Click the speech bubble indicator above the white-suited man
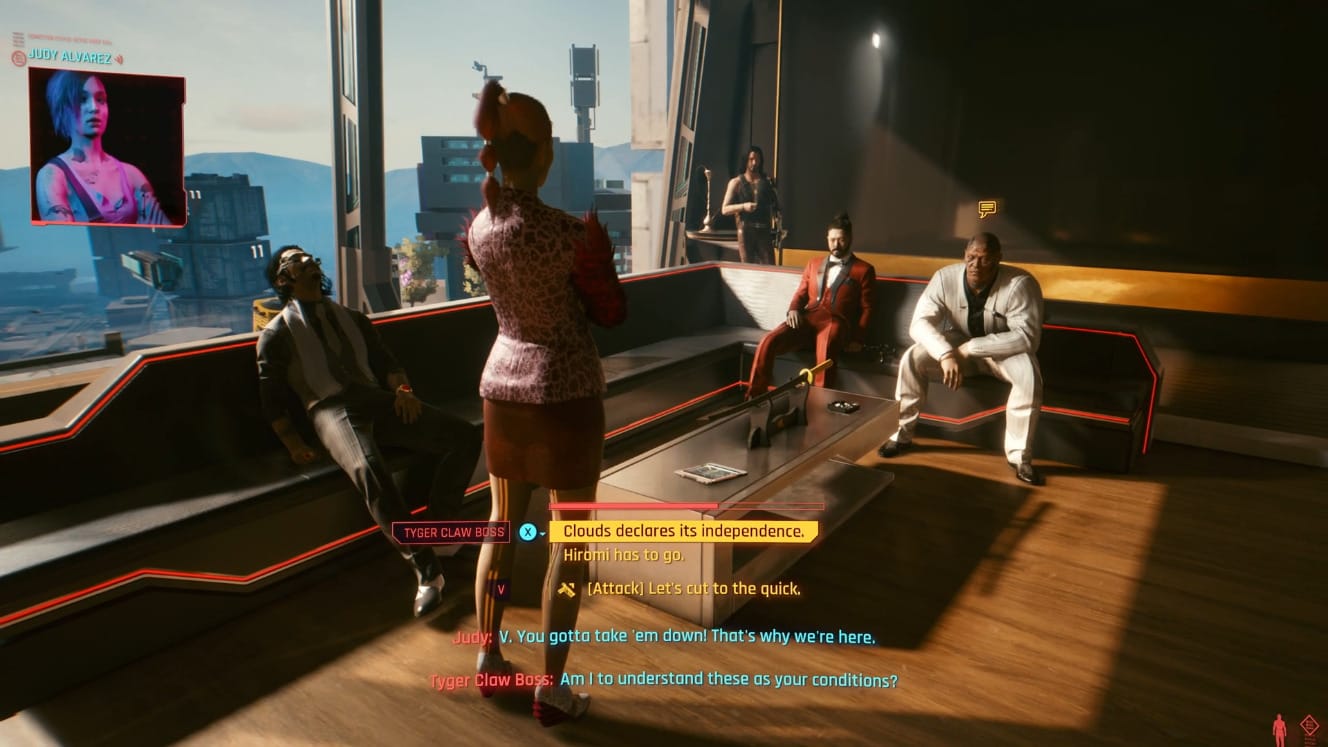Viewport: 1328px width, 747px height. [986, 209]
